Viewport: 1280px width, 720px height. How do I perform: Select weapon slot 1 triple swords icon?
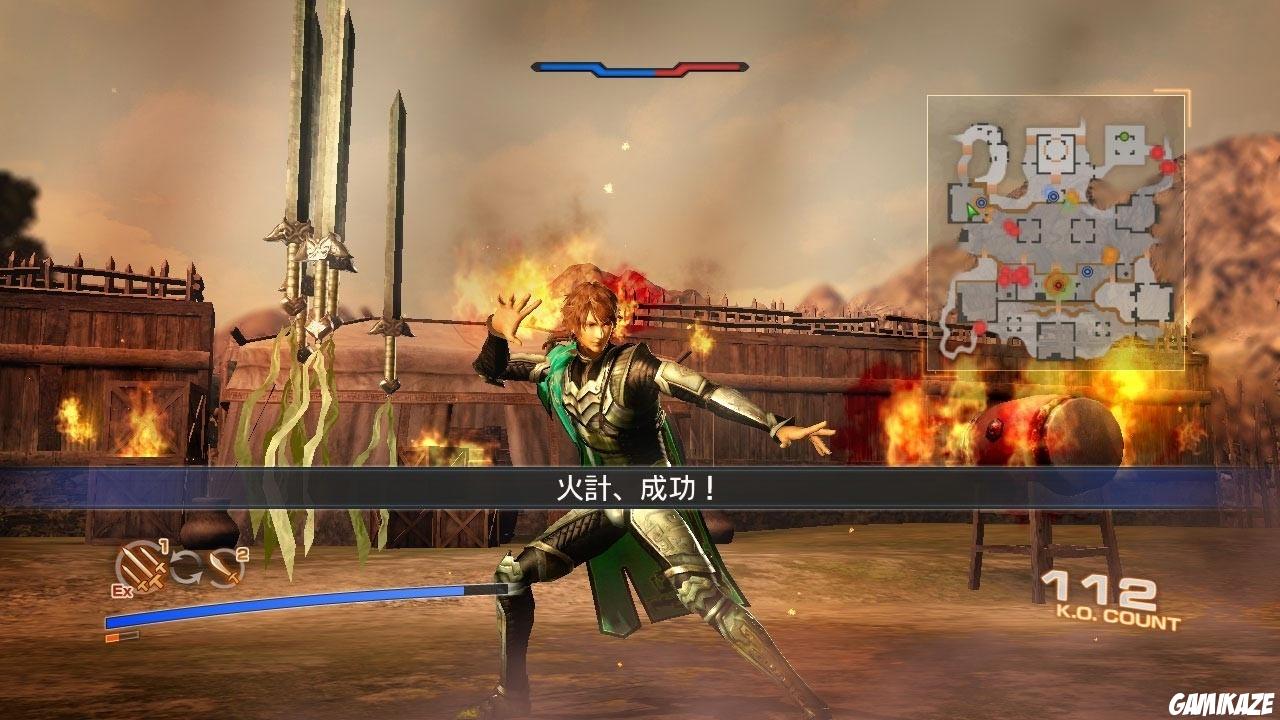(x=142, y=568)
